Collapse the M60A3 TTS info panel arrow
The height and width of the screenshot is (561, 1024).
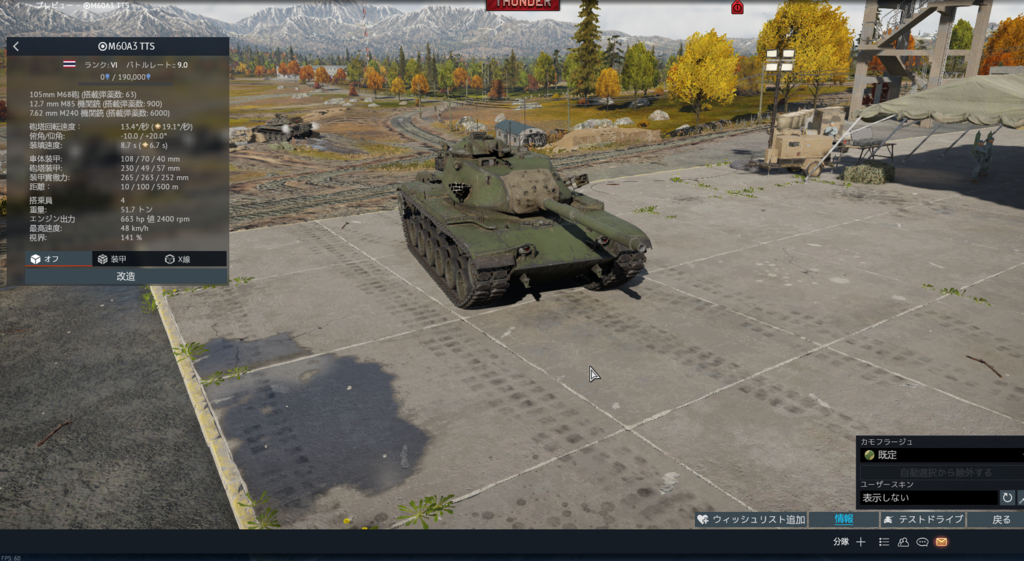point(16,46)
